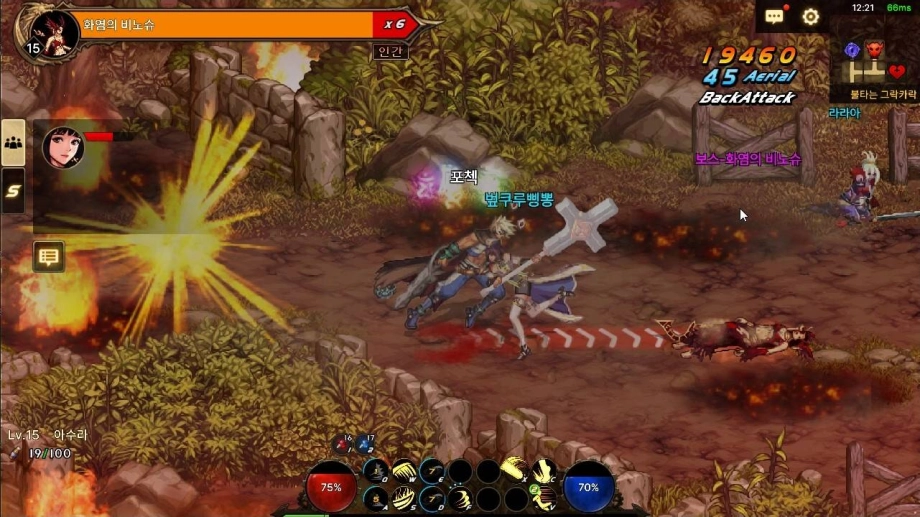Activate the skill bound to A

pyautogui.click(x=375, y=498)
